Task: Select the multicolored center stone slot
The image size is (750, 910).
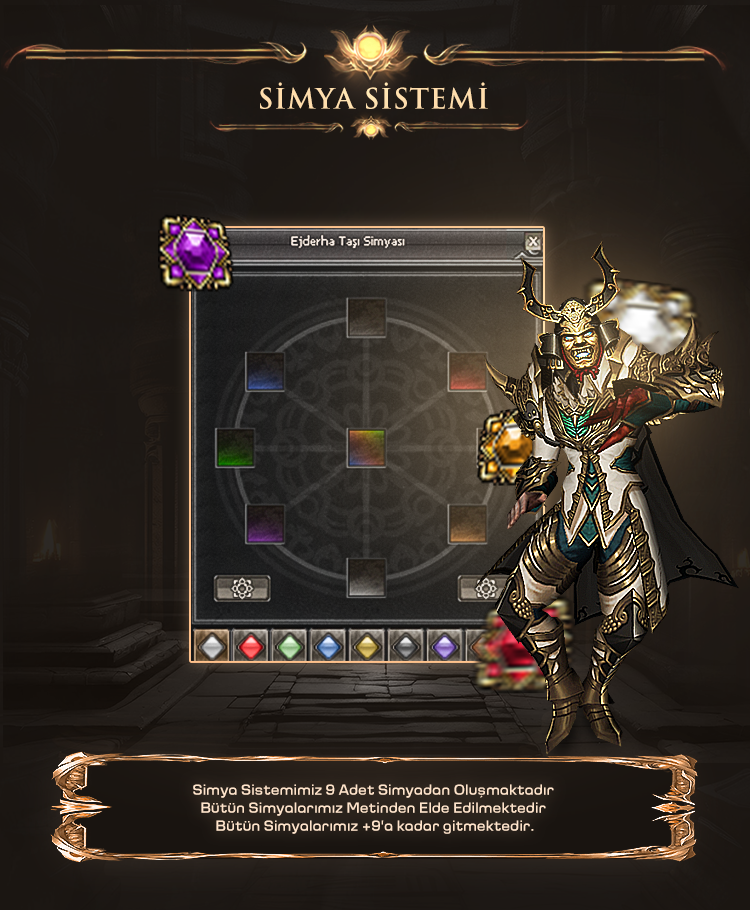Action: (366, 447)
